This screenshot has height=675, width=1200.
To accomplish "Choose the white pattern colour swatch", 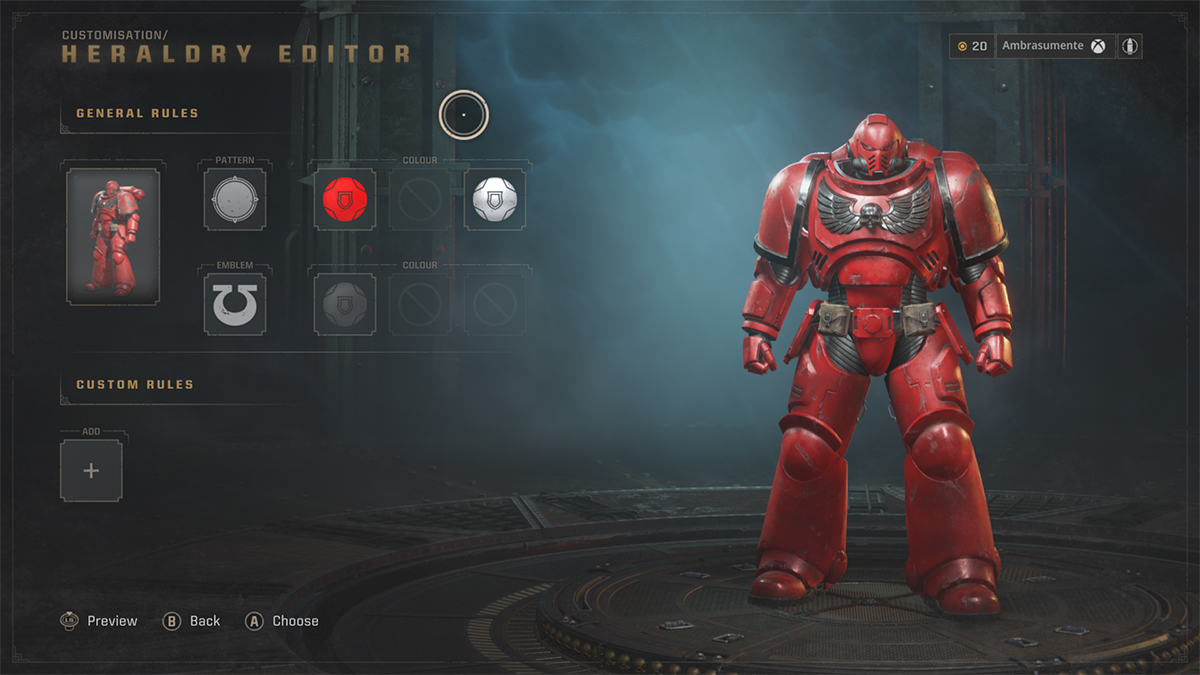I will click(496, 200).
